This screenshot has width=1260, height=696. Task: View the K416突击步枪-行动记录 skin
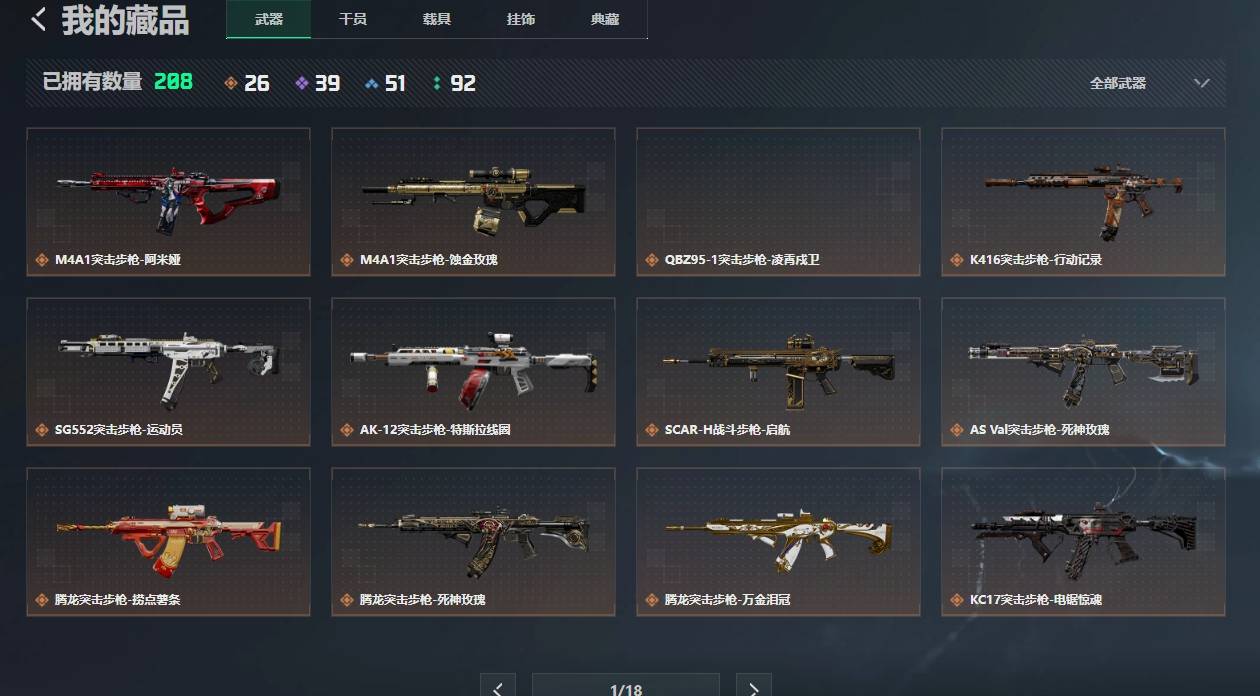tap(1083, 201)
